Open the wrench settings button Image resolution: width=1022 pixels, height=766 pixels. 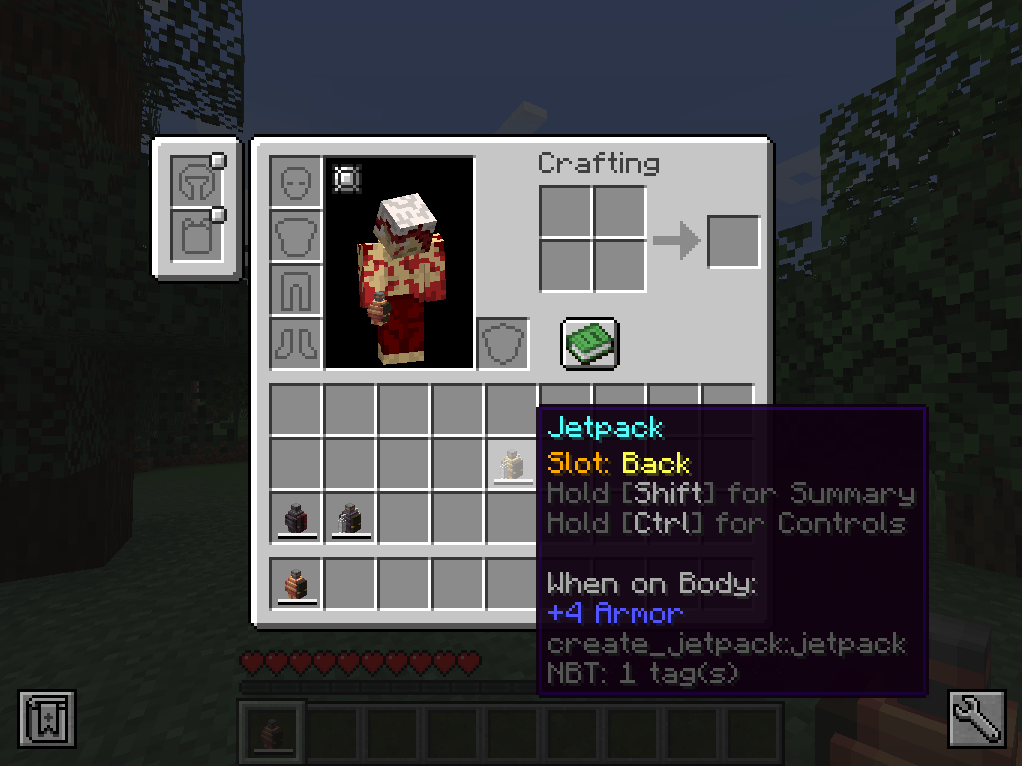point(976,718)
